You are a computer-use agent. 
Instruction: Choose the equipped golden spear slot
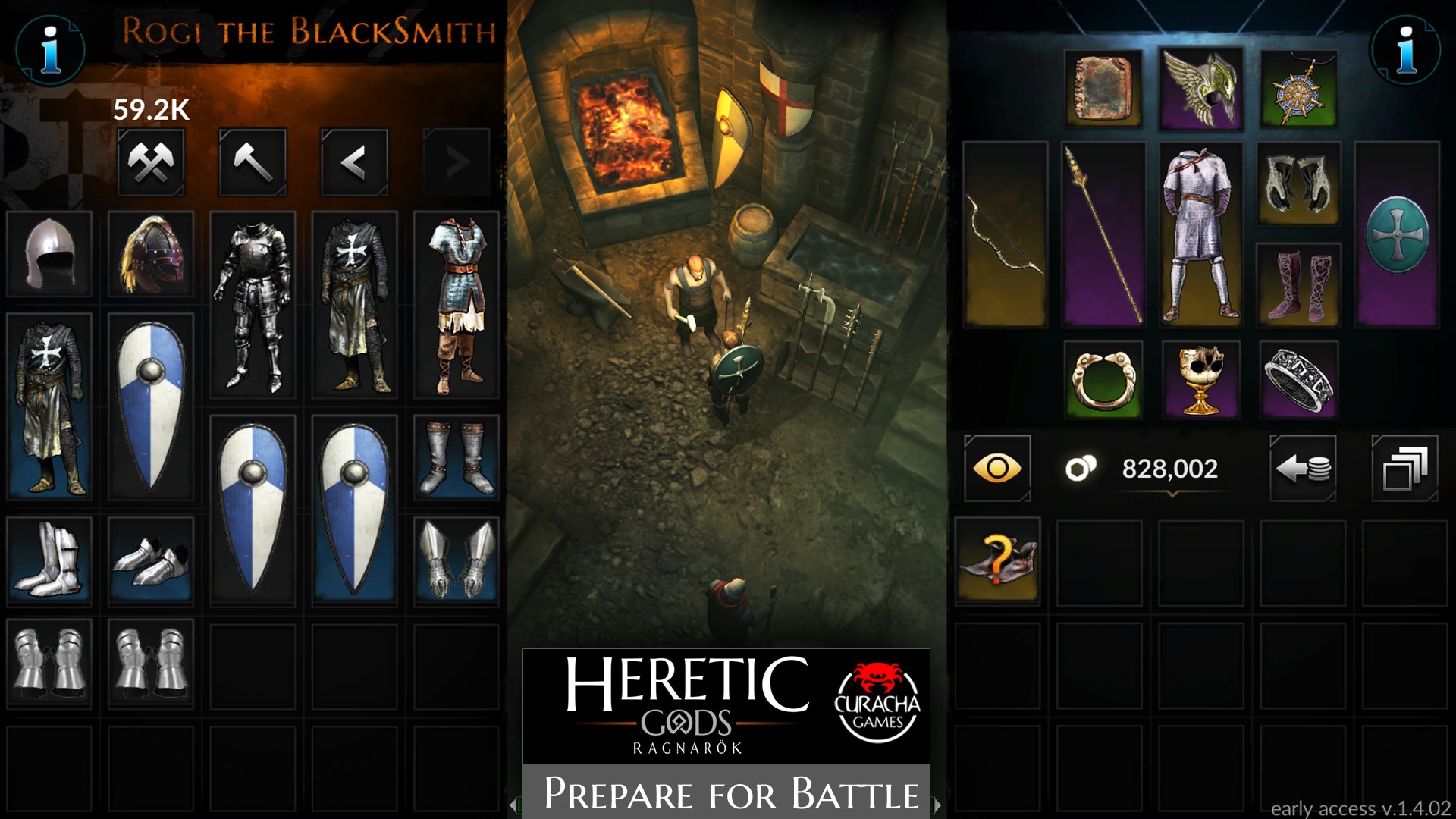click(1103, 234)
